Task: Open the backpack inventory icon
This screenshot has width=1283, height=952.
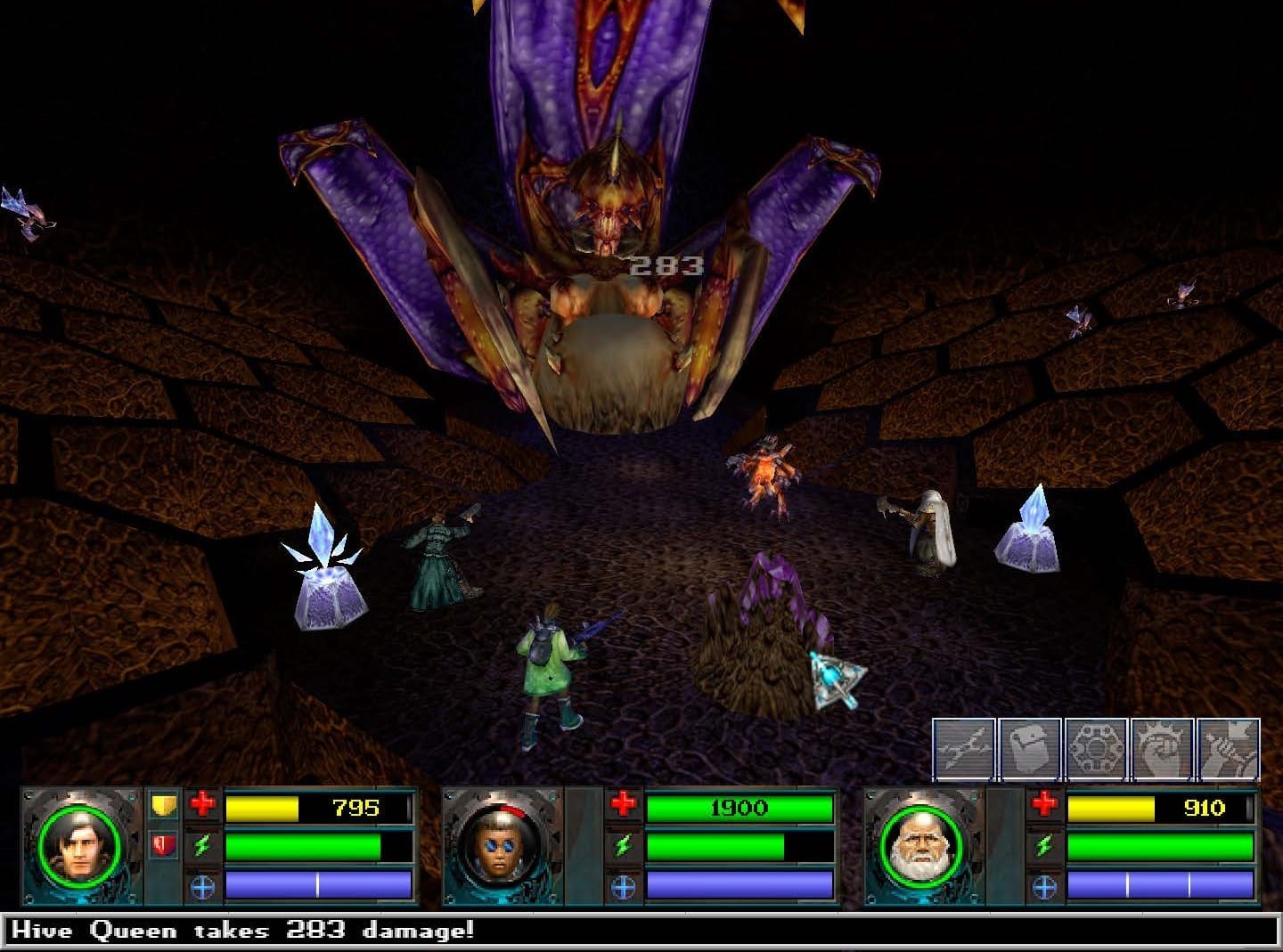Action: point(1029,750)
